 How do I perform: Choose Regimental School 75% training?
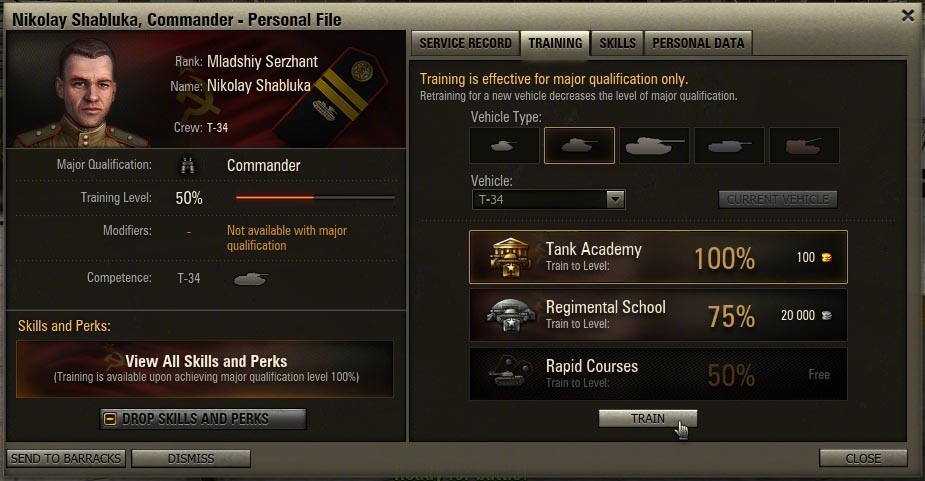point(658,316)
